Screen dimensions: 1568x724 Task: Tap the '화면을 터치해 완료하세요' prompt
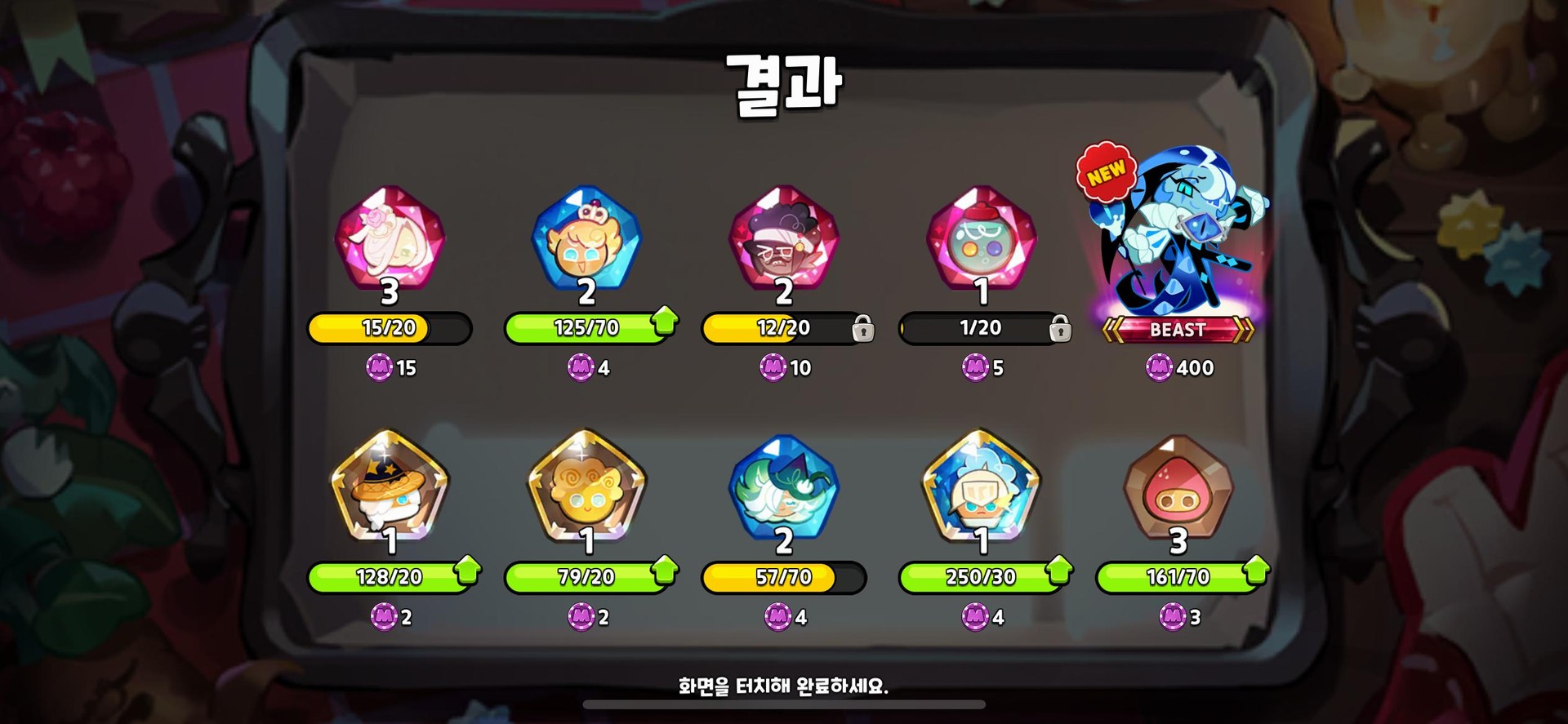pos(782,688)
